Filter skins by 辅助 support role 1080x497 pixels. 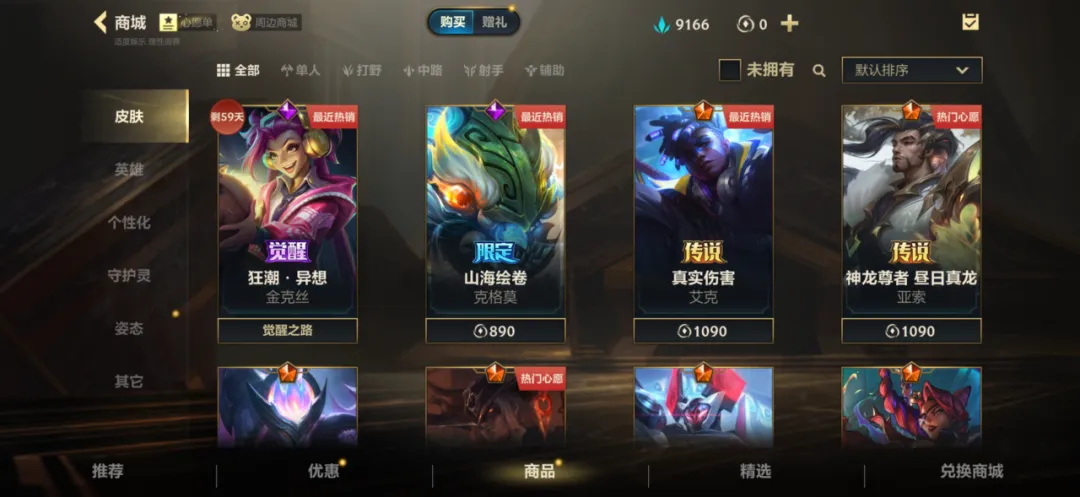point(544,70)
